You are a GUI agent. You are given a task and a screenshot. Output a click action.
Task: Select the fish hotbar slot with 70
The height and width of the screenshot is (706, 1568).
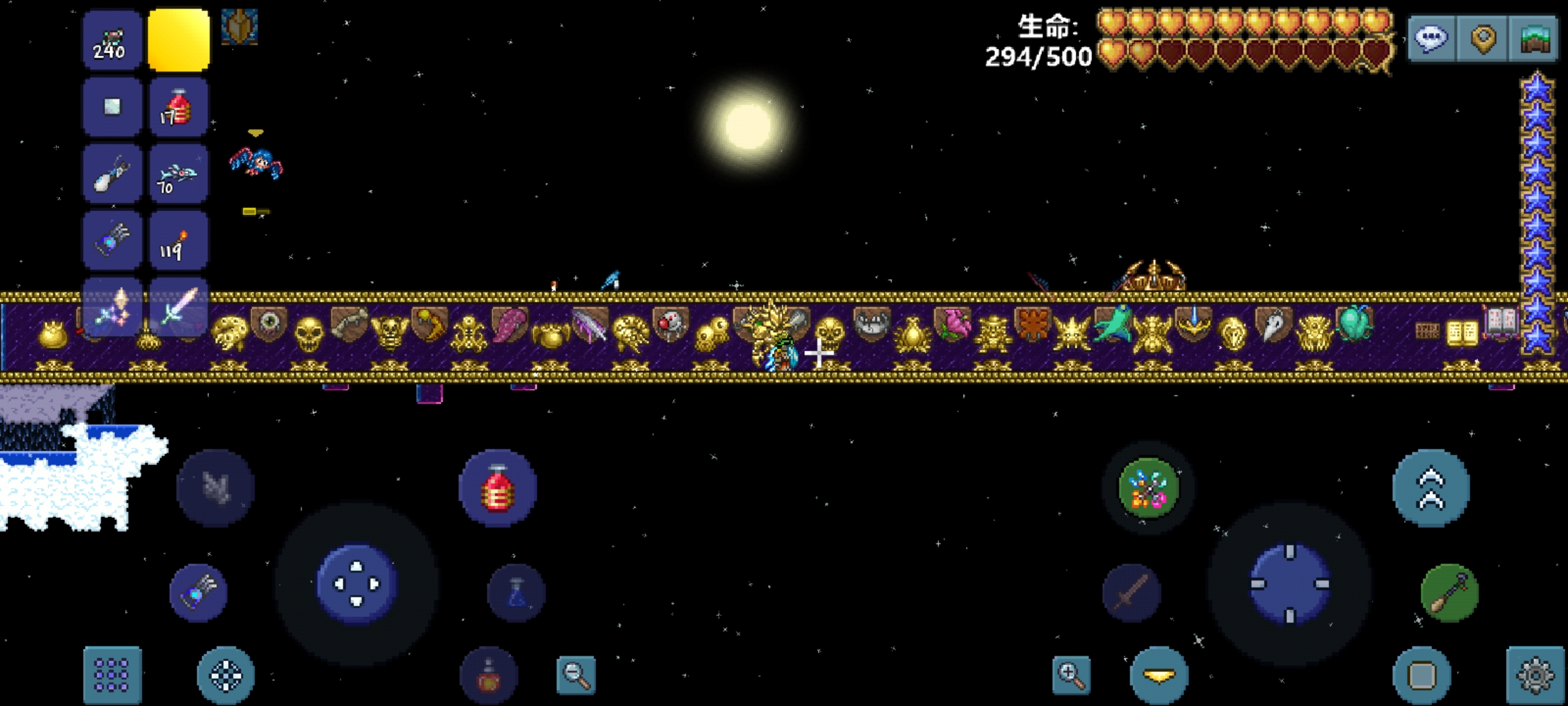pos(178,175)
